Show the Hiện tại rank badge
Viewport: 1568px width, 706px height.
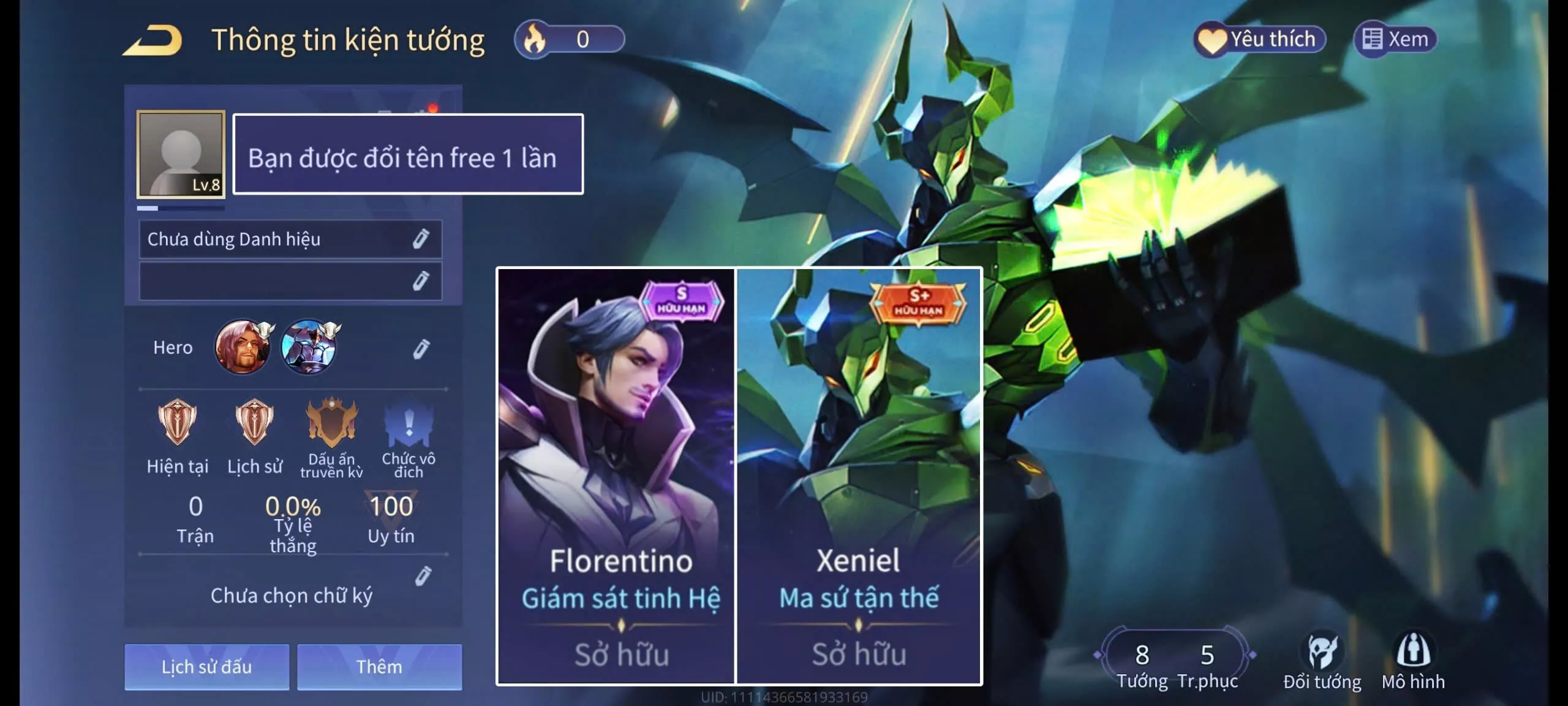click(x=178, y=423)
